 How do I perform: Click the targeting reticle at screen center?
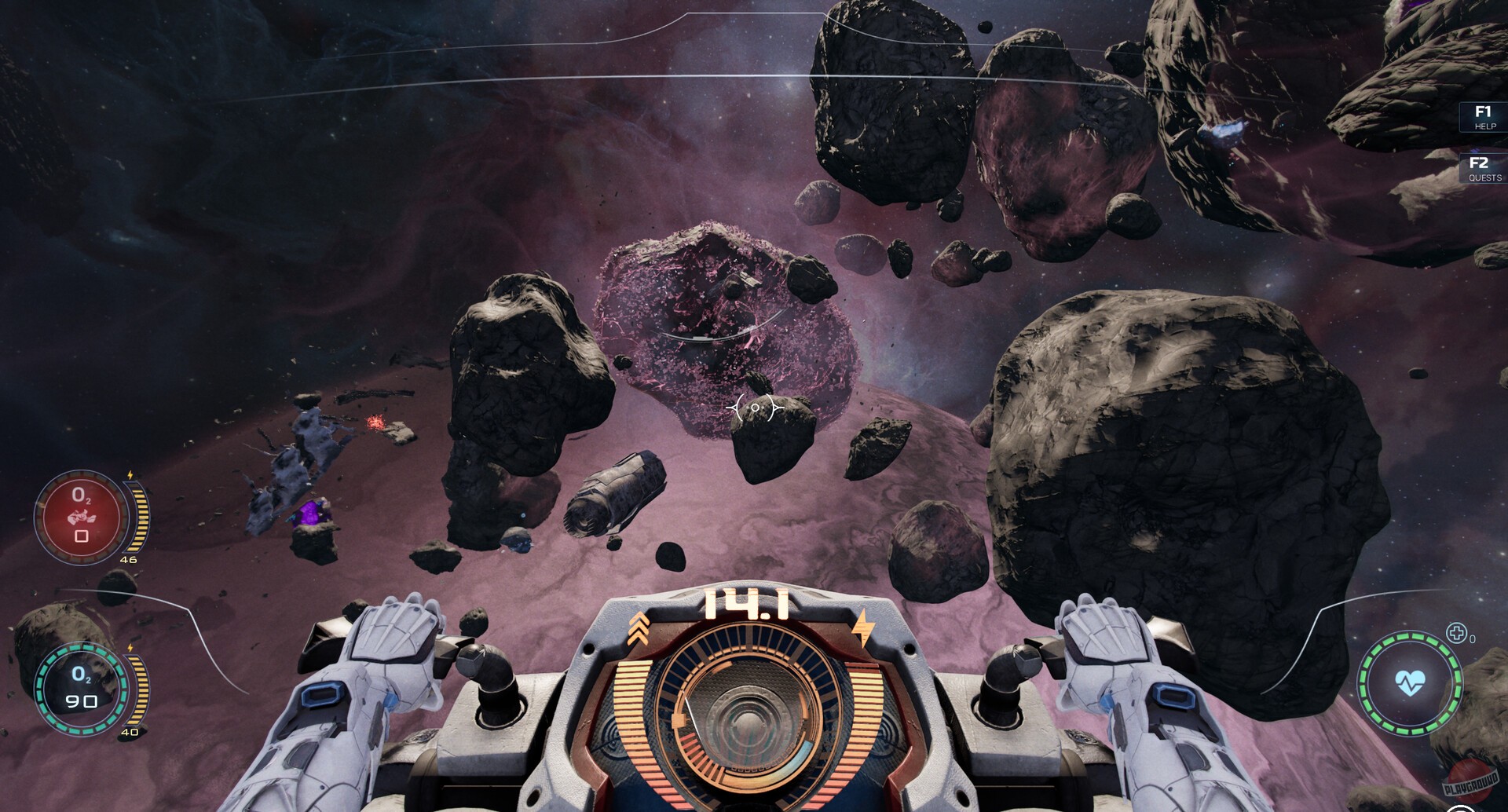point(754,408)
